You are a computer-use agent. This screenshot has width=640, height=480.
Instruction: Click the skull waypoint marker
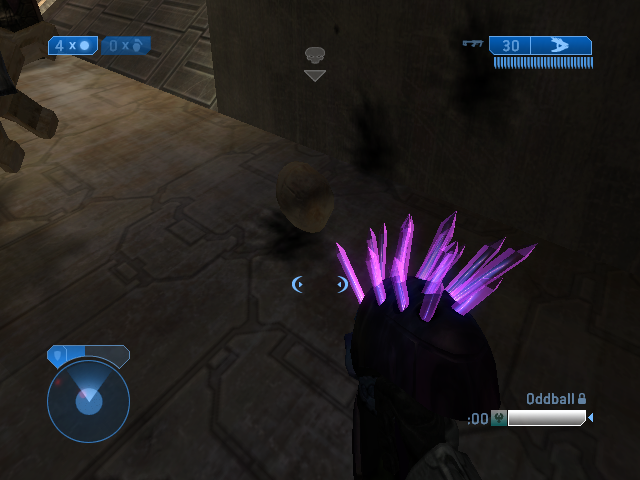tap(315, 55)
